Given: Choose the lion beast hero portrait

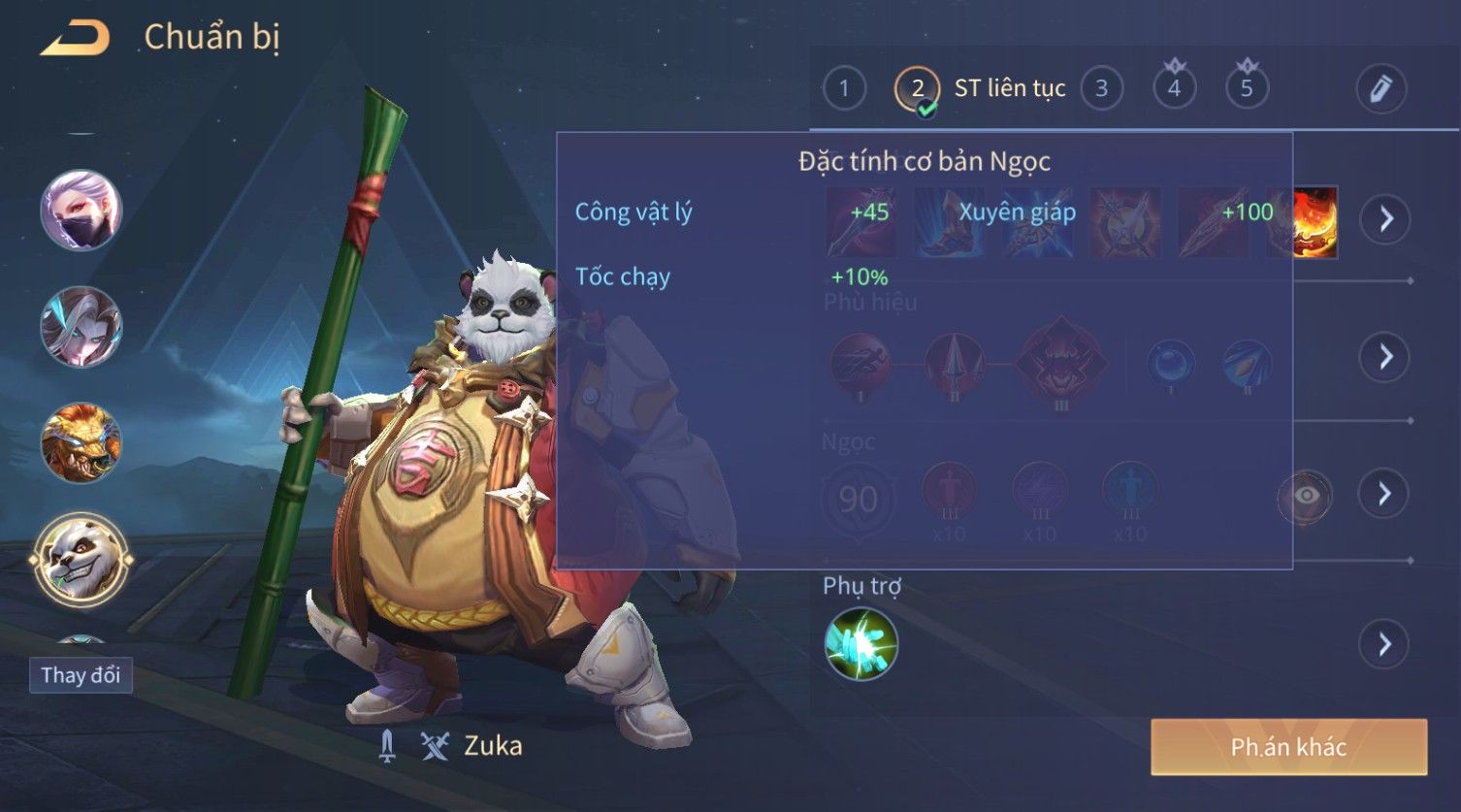Looking at the screenshot, I should (81, 442).
